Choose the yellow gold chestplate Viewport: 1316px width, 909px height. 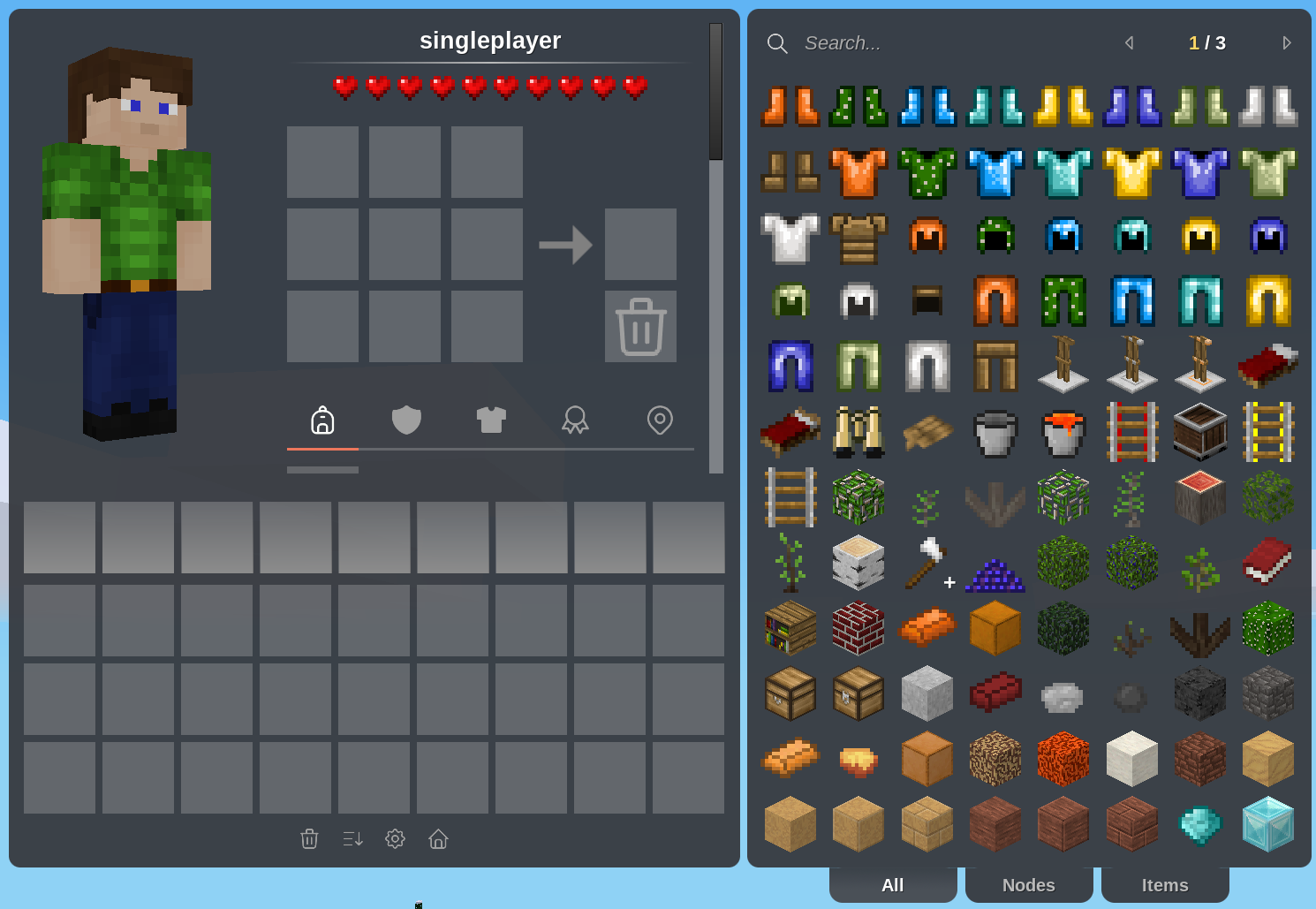pyautogui.click(x=1131, y=171)
